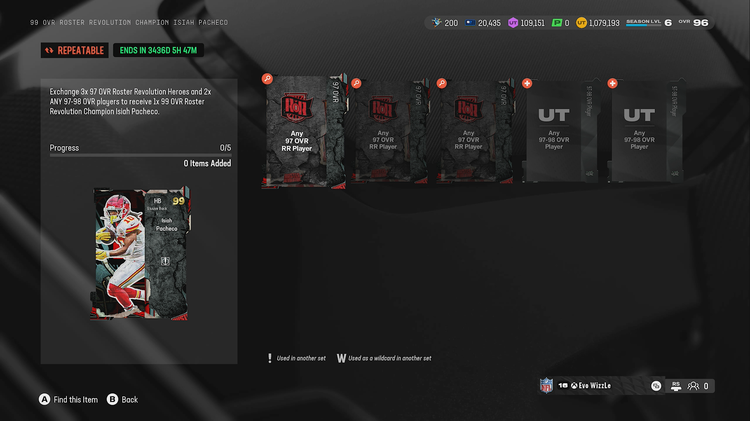The height and width of the screenshot is (421, 750).
Task: View the Isiah Pacheco 99 OVR reward card
Action: click(140, 253)
